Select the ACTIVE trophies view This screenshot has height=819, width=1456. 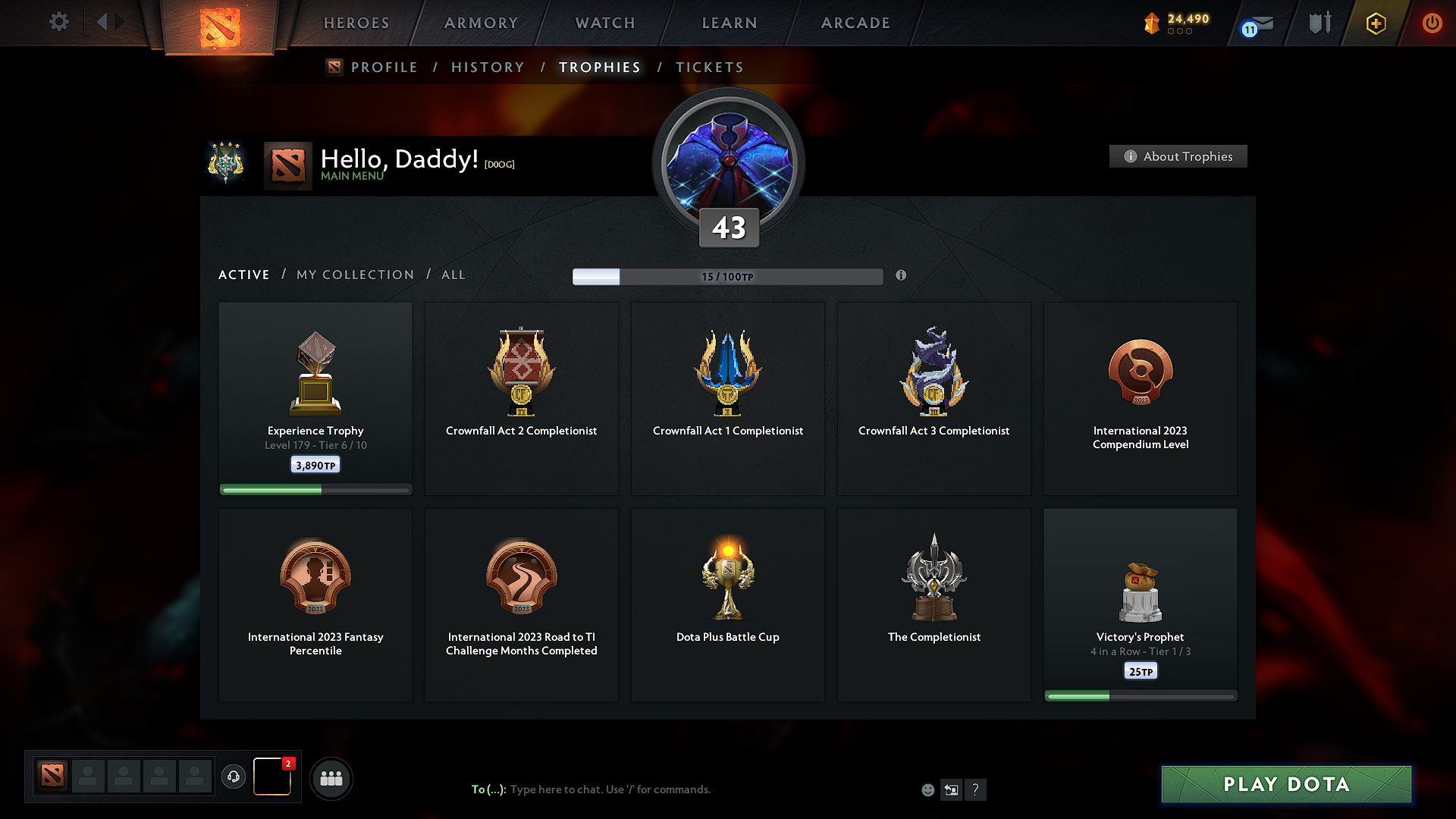pos(243,275)
